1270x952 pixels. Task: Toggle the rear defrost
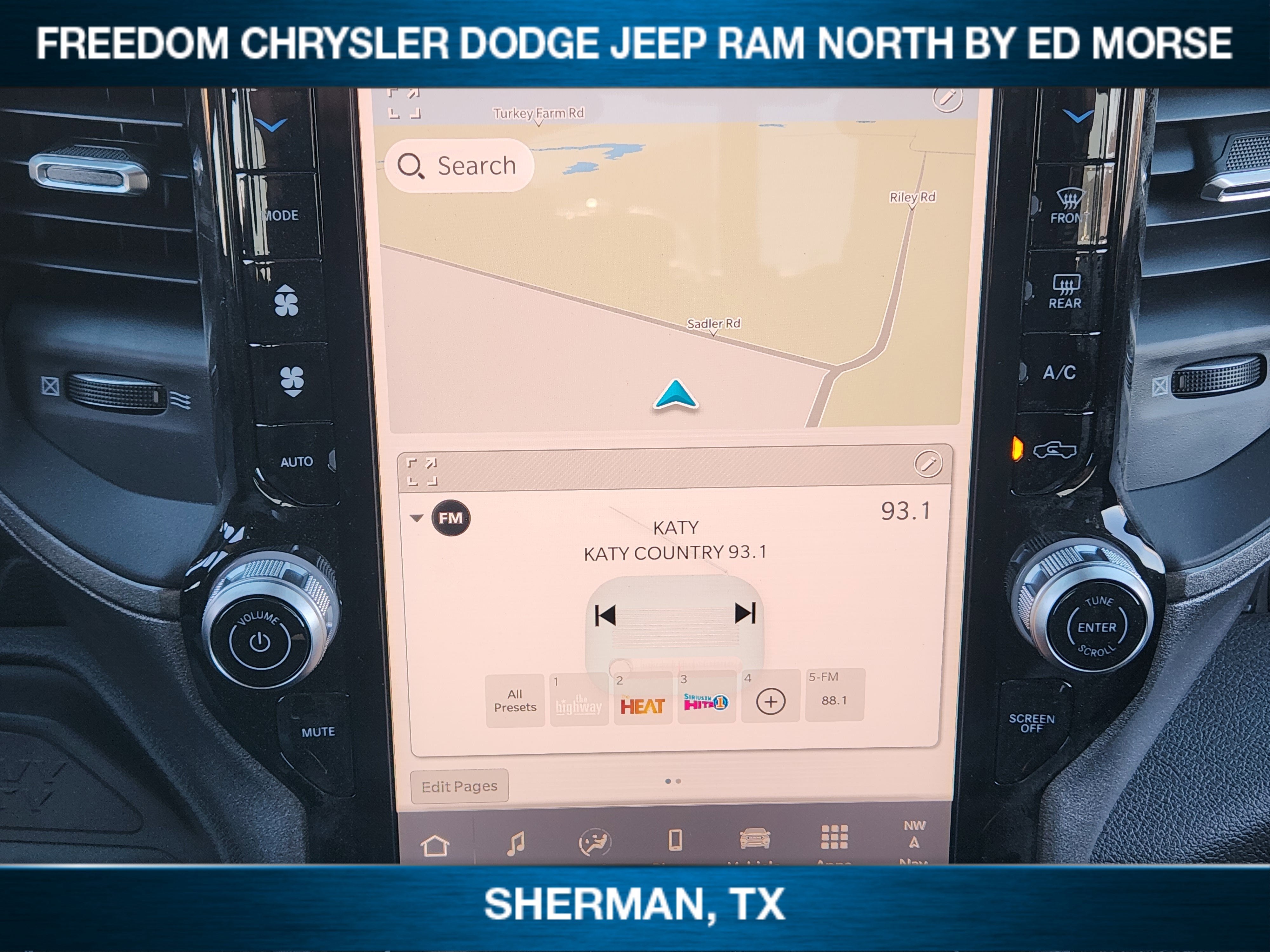pyautogui.click(x=1066, y=290)
